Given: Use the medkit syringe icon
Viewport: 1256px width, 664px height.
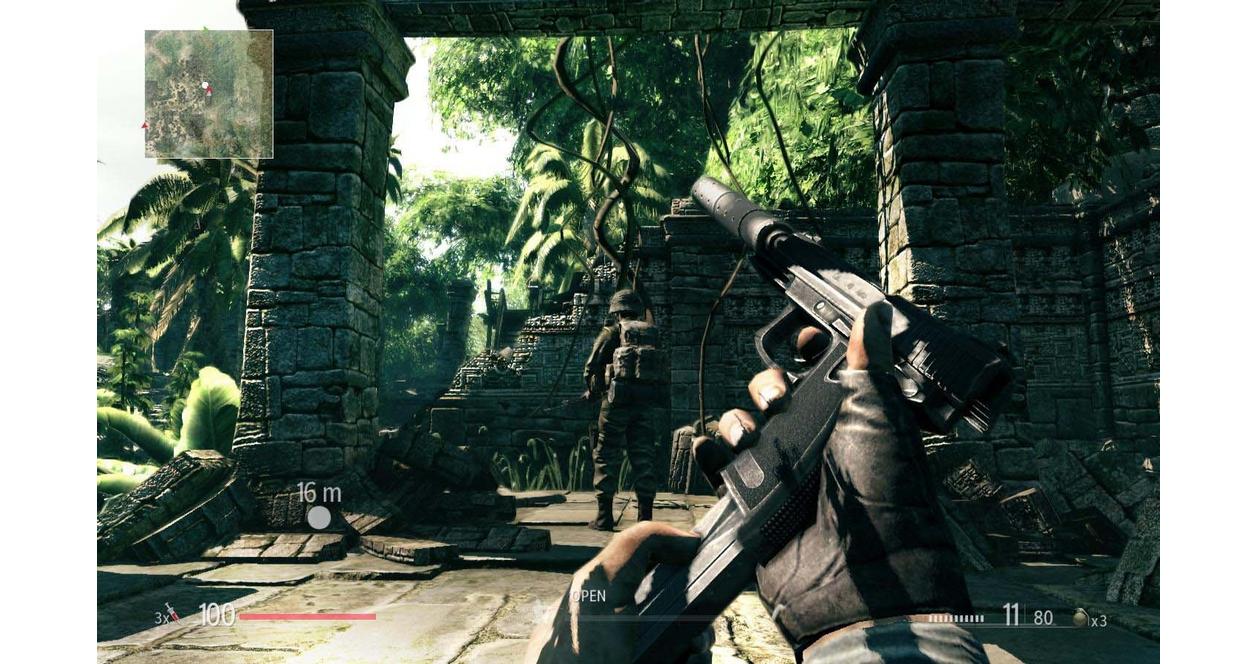Looking at the screenshot, I should pyautogui.click(x=175, y=613).
